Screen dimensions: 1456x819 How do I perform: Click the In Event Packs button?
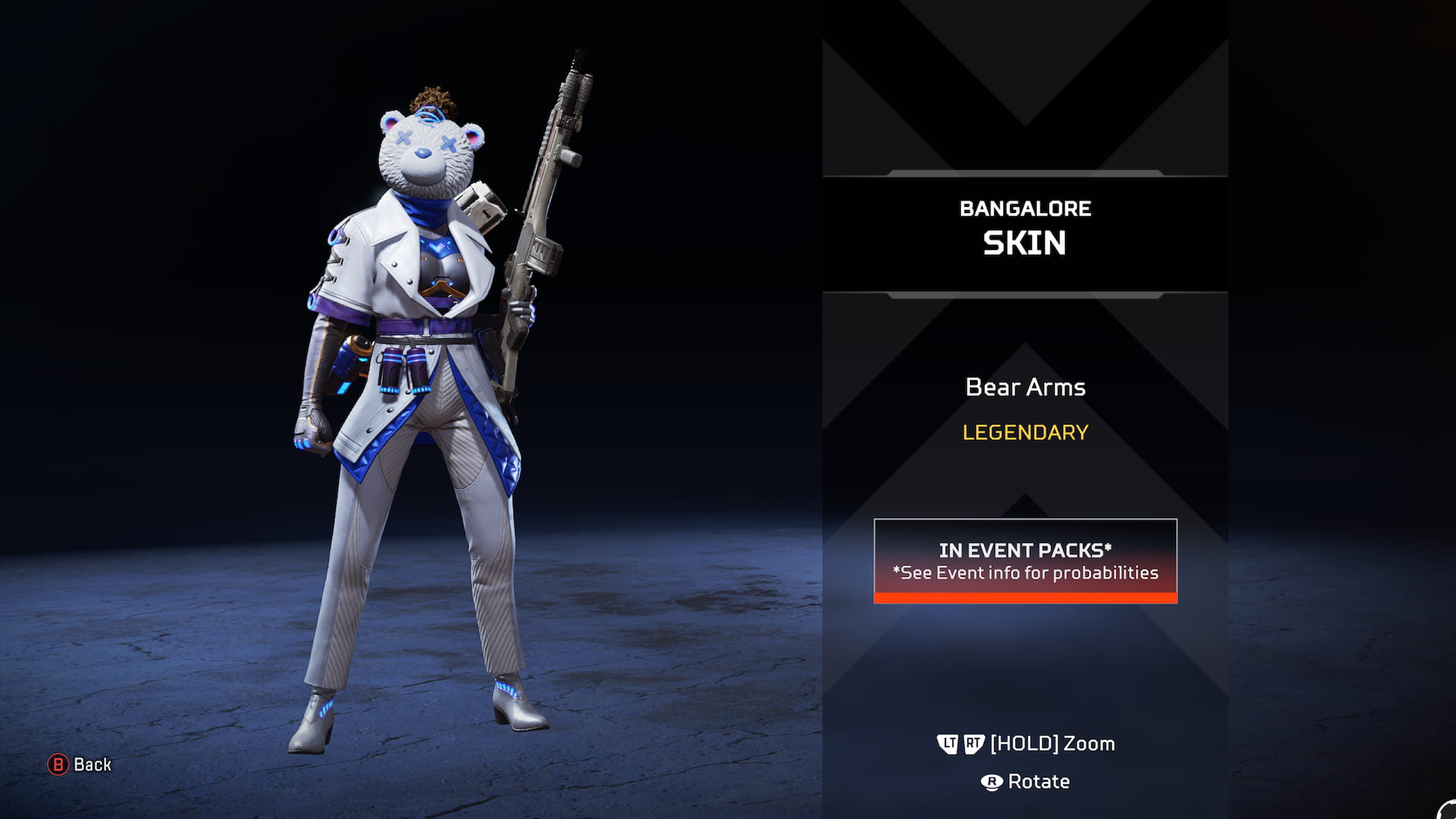pyautogui.click(x=1025, y=560)
